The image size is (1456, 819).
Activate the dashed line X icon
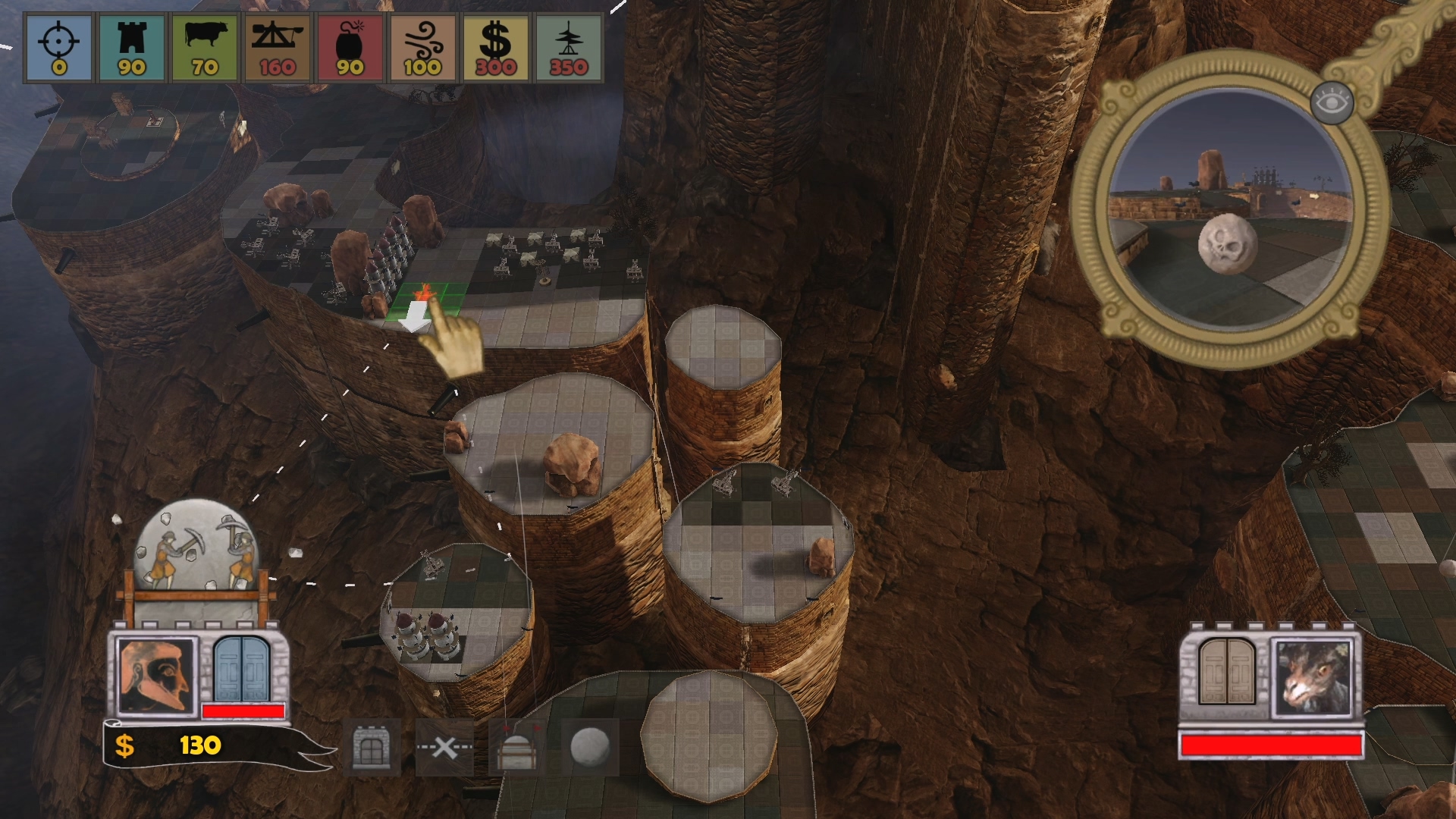pyautogui.click(x=444, y=748)
